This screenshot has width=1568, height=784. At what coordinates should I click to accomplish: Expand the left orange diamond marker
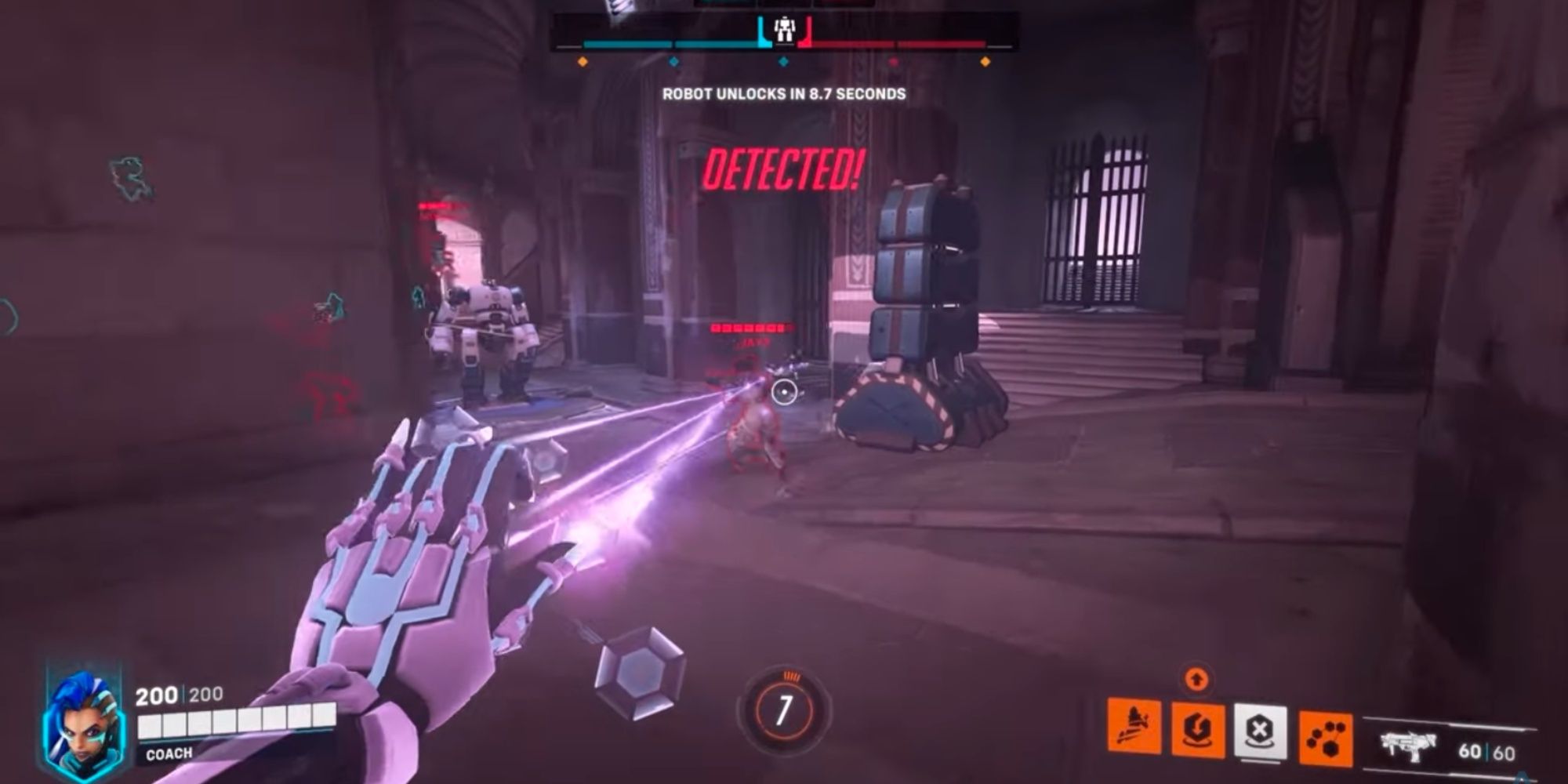click(583, 63)
